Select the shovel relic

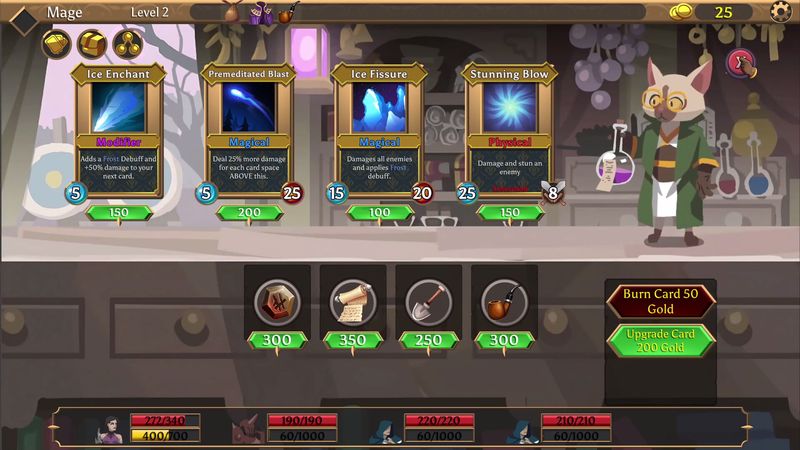427,300
